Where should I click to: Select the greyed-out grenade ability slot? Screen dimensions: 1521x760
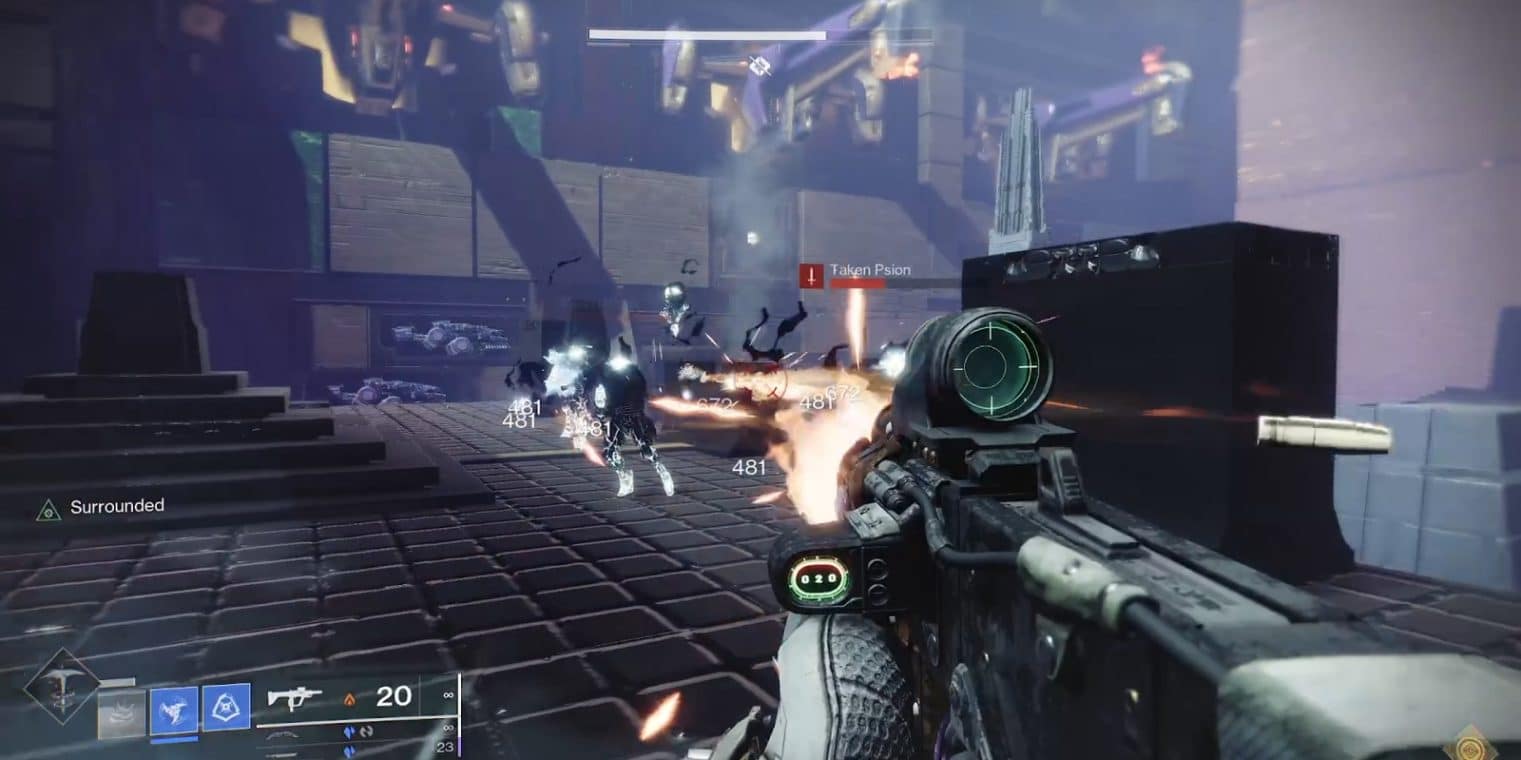(121, 713)
